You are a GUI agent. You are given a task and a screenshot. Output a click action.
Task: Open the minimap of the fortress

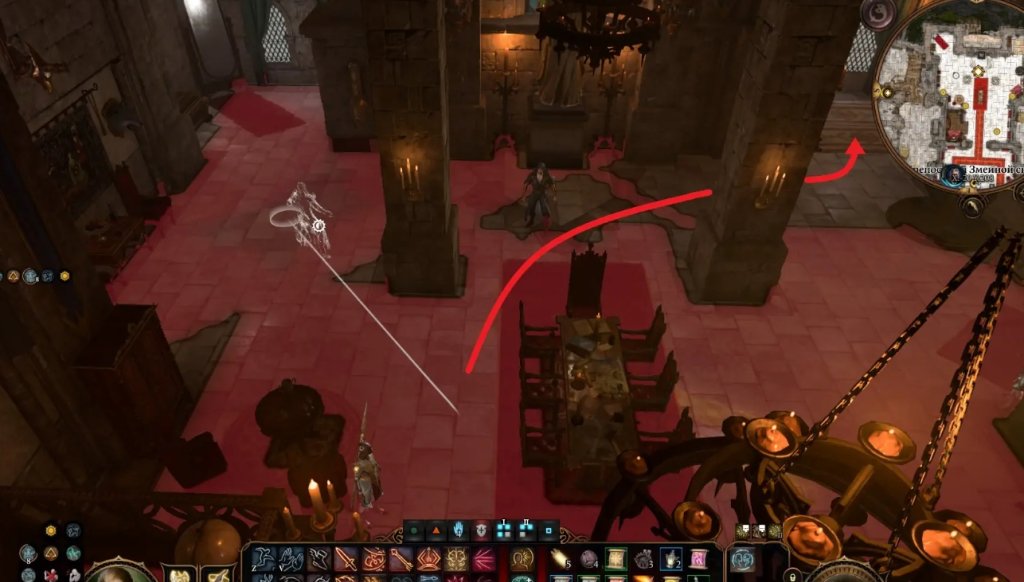[950, 85]
